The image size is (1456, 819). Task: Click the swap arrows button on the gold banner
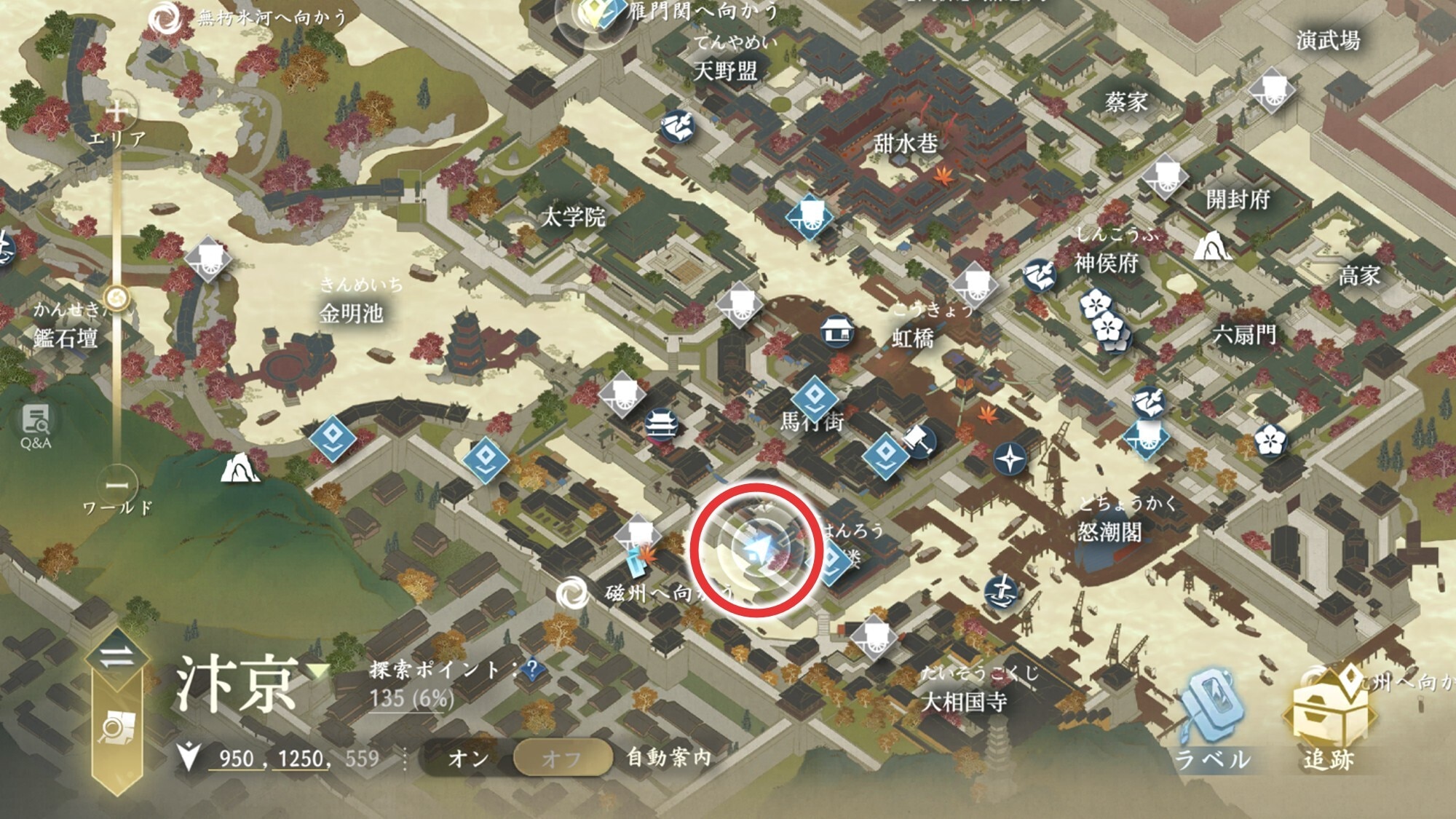pyautogui.click(x=117, y=657)
